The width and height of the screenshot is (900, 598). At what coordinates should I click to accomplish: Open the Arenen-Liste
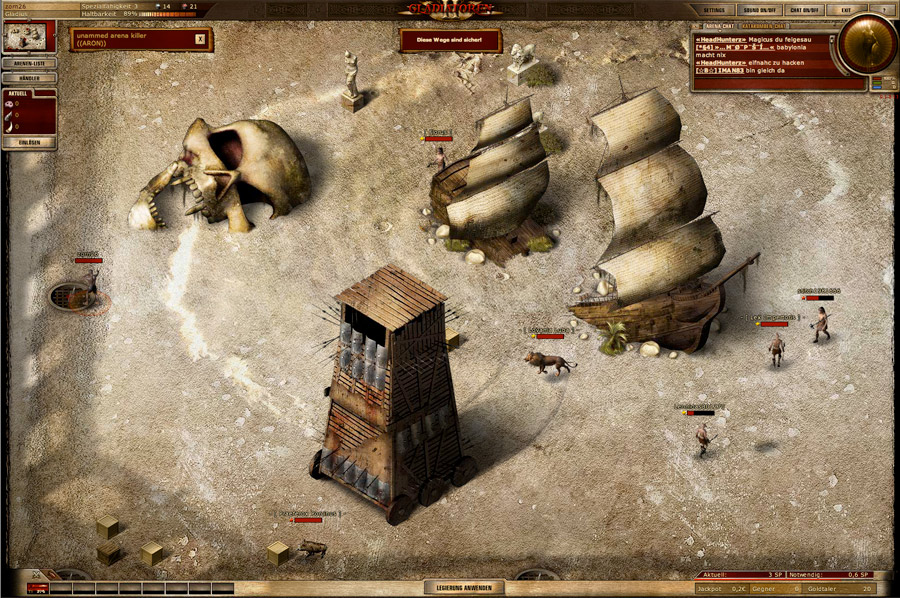click(29, 63)
